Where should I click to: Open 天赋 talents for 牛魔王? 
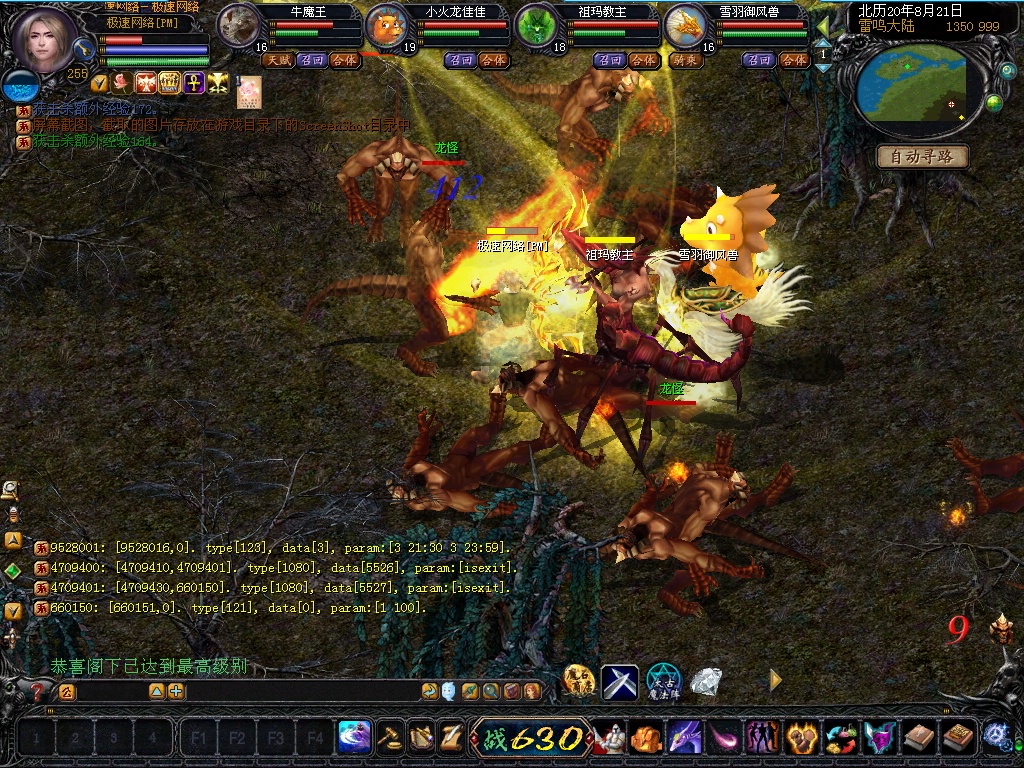[x=277, y=60]
